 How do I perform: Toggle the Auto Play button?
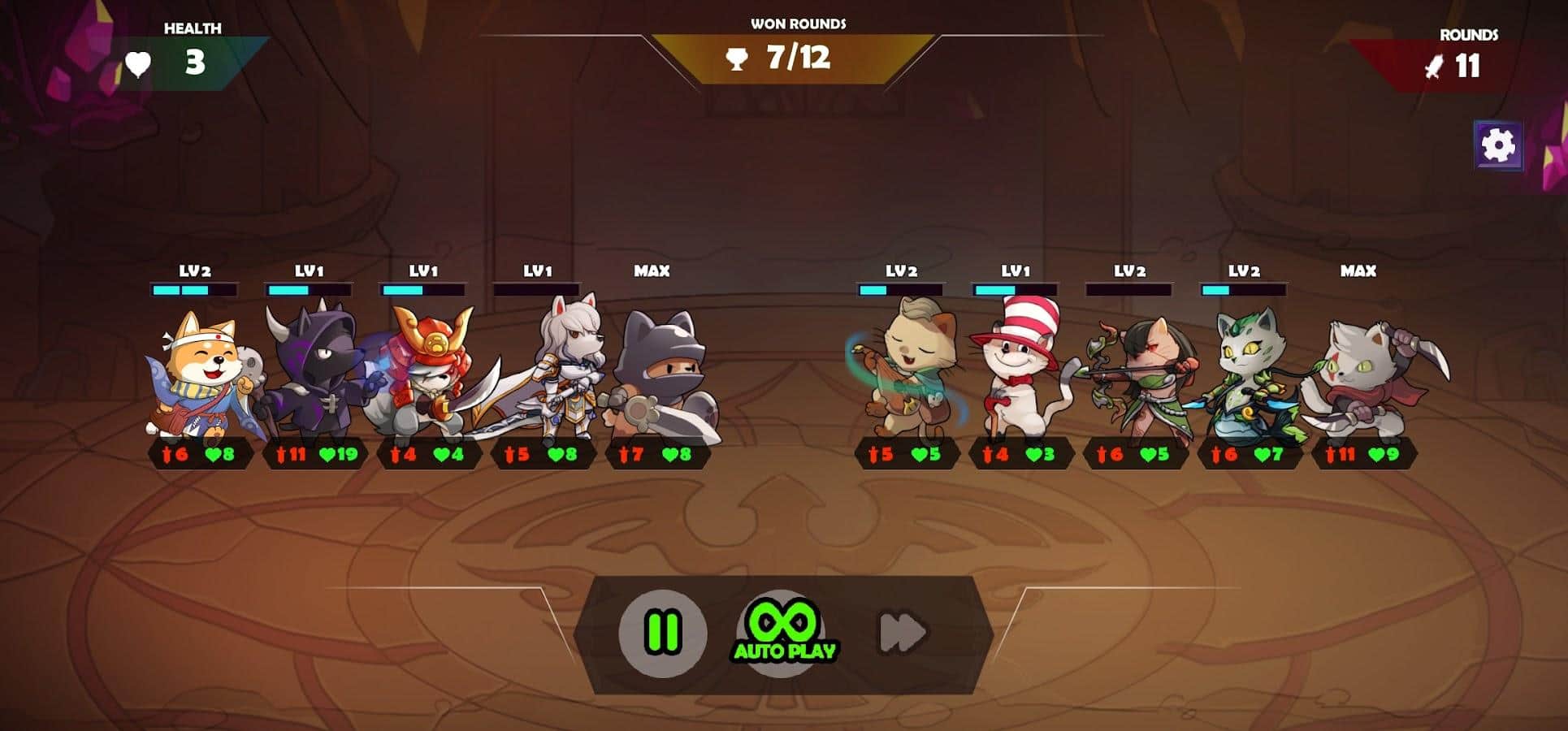click(782, 633)
